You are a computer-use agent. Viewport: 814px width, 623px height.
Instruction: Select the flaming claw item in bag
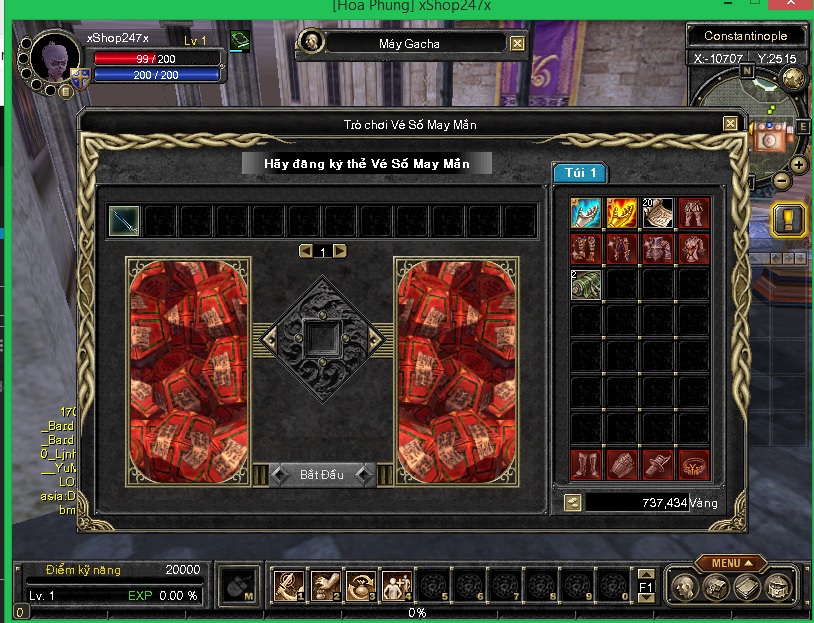(x=621, y=212)
